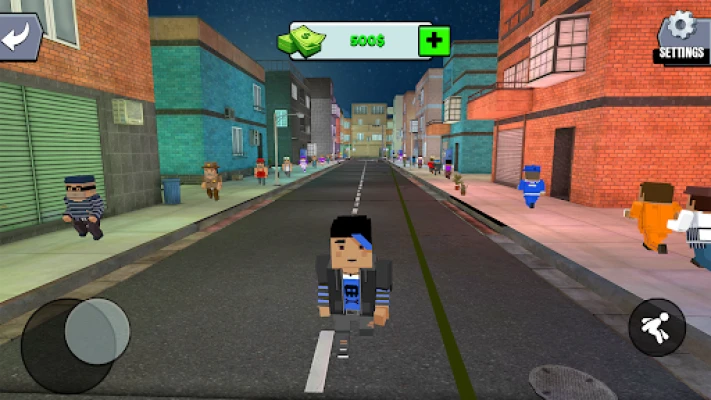Image resolution: width=711 pixels, height=400 pixels.
Task: Add more cash with the green plus
Action: tap(434, 41)
